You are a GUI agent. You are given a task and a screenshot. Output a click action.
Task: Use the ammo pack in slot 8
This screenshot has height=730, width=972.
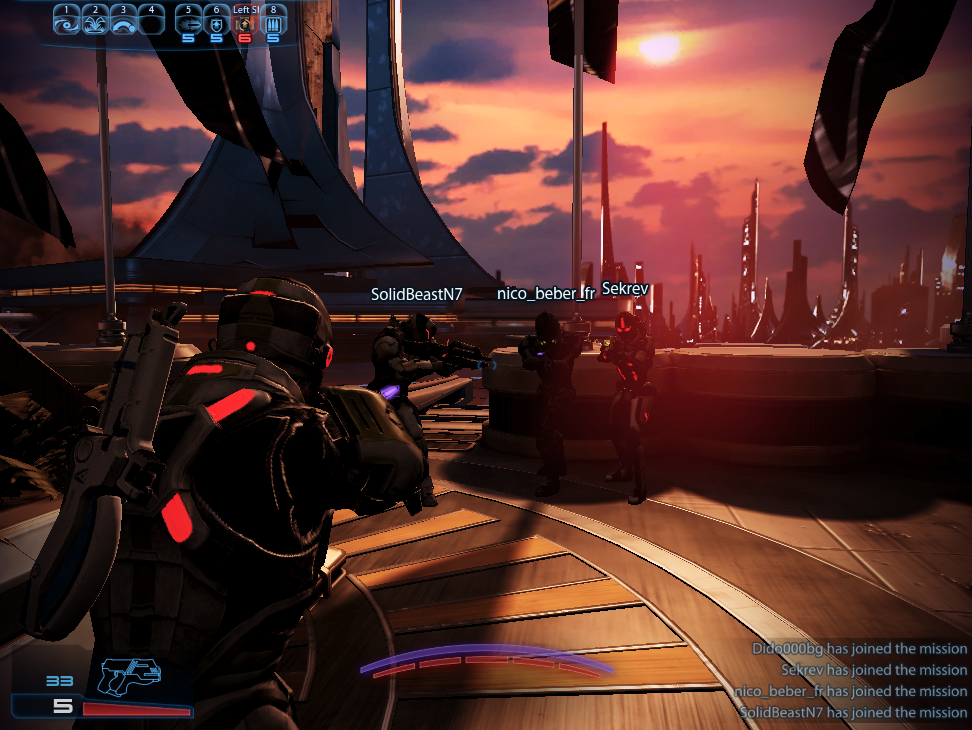[x=273, y=22]
